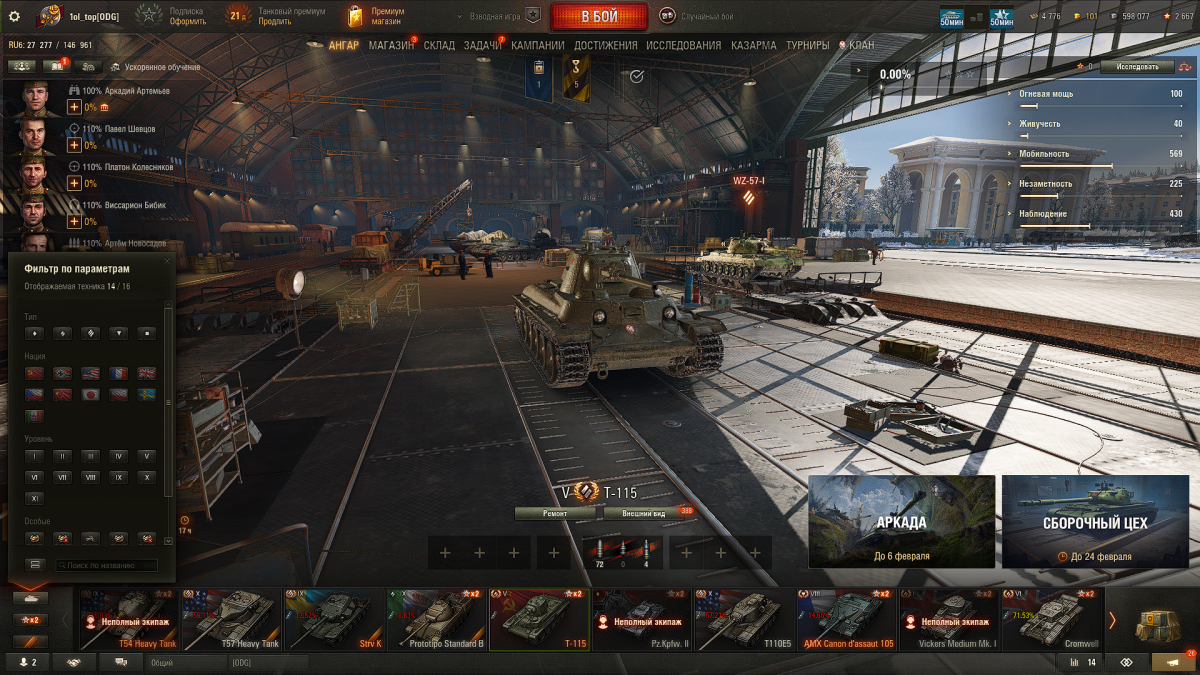Screen dimensions: 1200x675
Task: Filter vehicles by level X
Action: click(147, 477)
